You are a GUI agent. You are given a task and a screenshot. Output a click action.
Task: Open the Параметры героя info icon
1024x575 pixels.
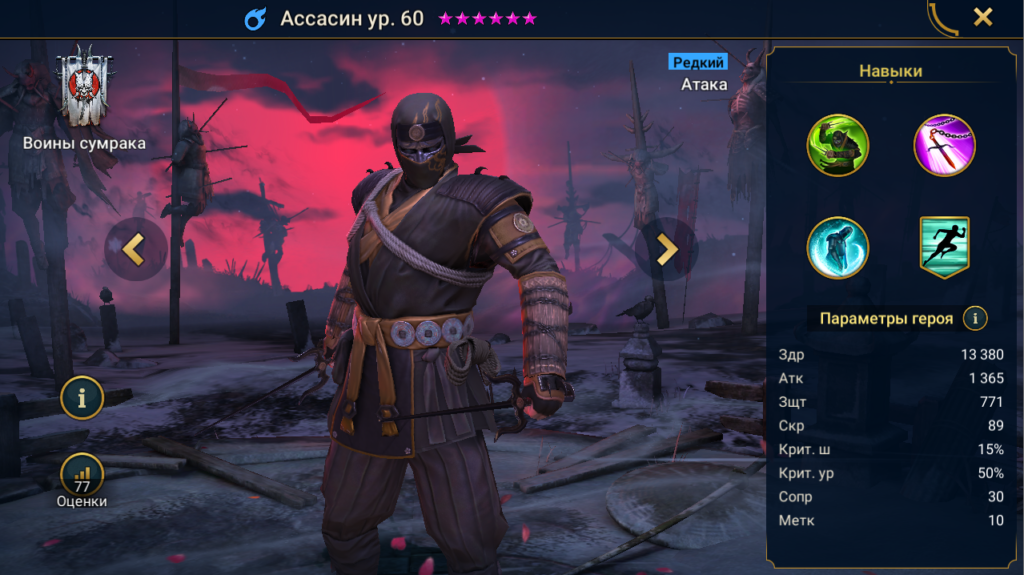(x=975, y=319)
